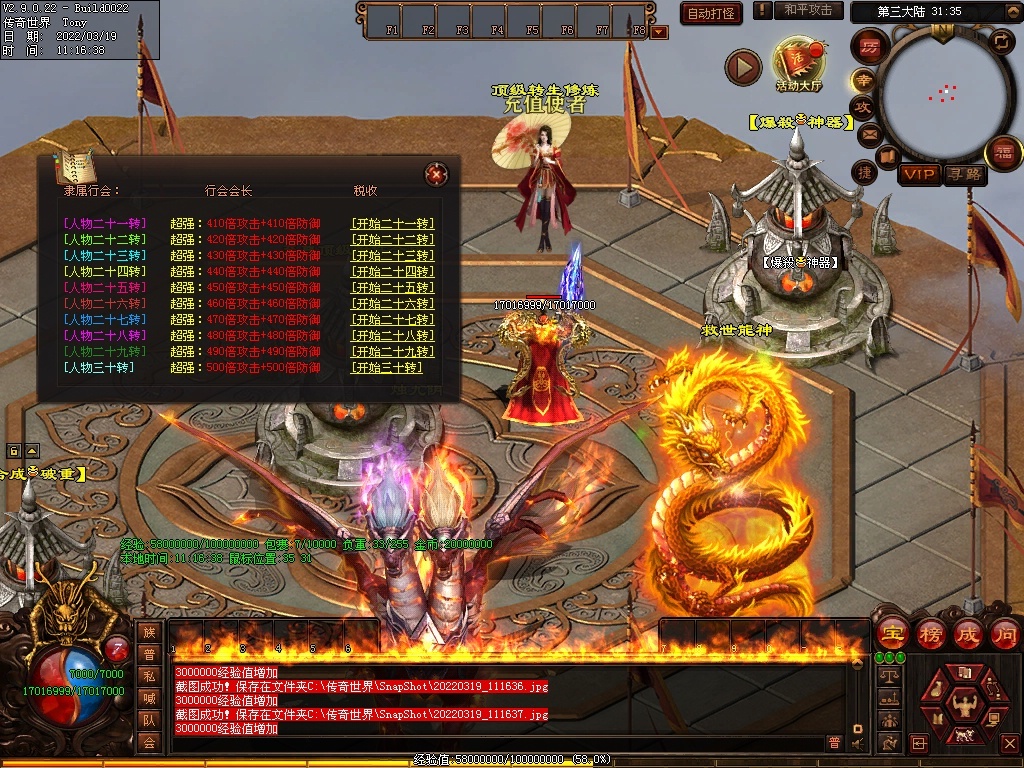This screenshot has width=1024, height=768.
Task: Close the rebirth dialog panel
Action: (436, 175)
